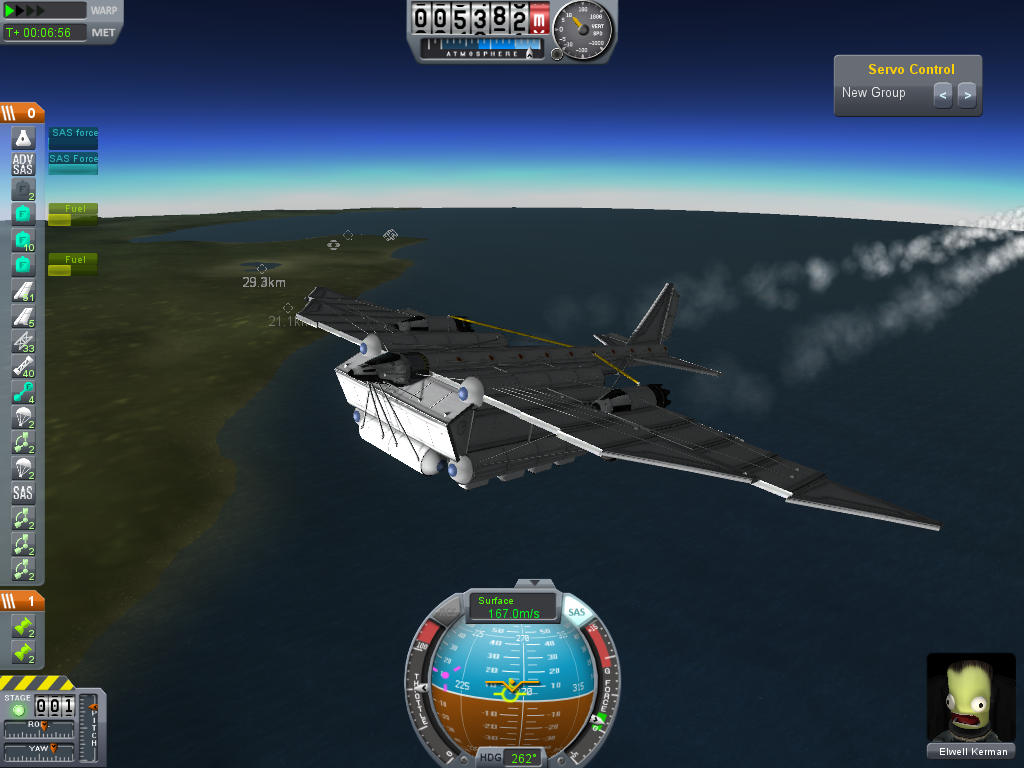The width and height of the screenshot is (1024, 768).
Task: Switch the Surface speed readout mode
Action: click(513, 607)
